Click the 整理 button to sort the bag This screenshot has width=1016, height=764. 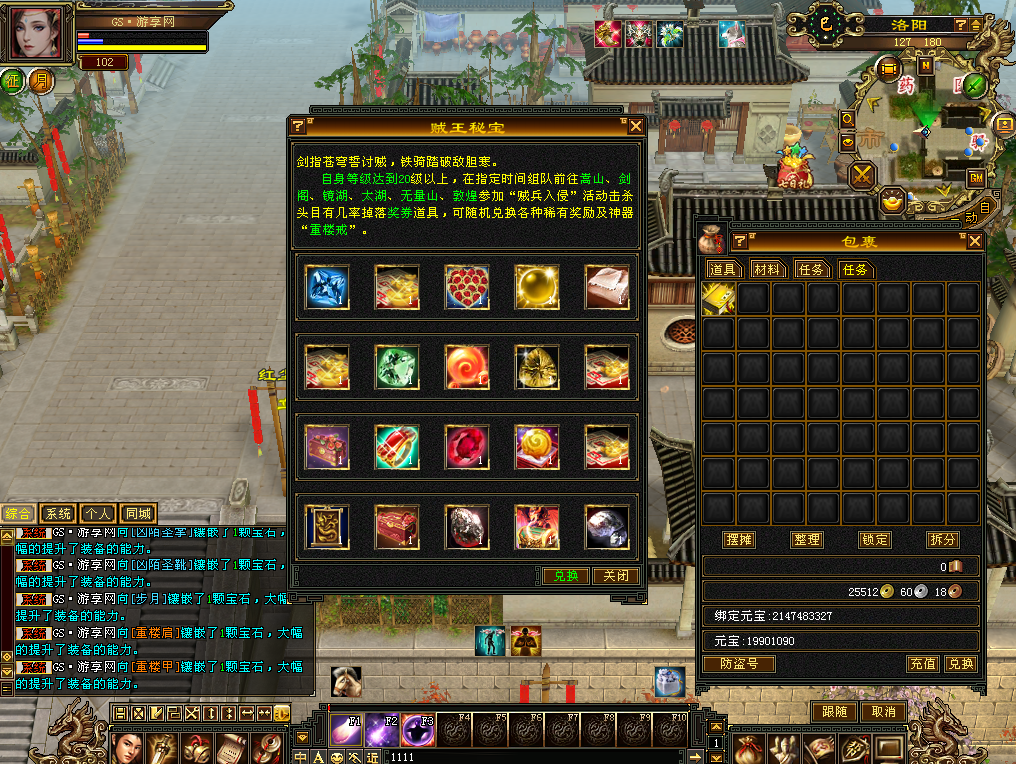(806, 539)
